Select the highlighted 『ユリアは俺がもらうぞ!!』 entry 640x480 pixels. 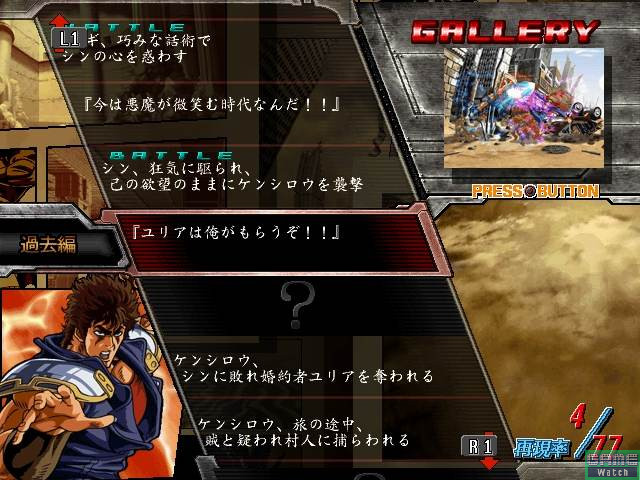click(228, 234)
